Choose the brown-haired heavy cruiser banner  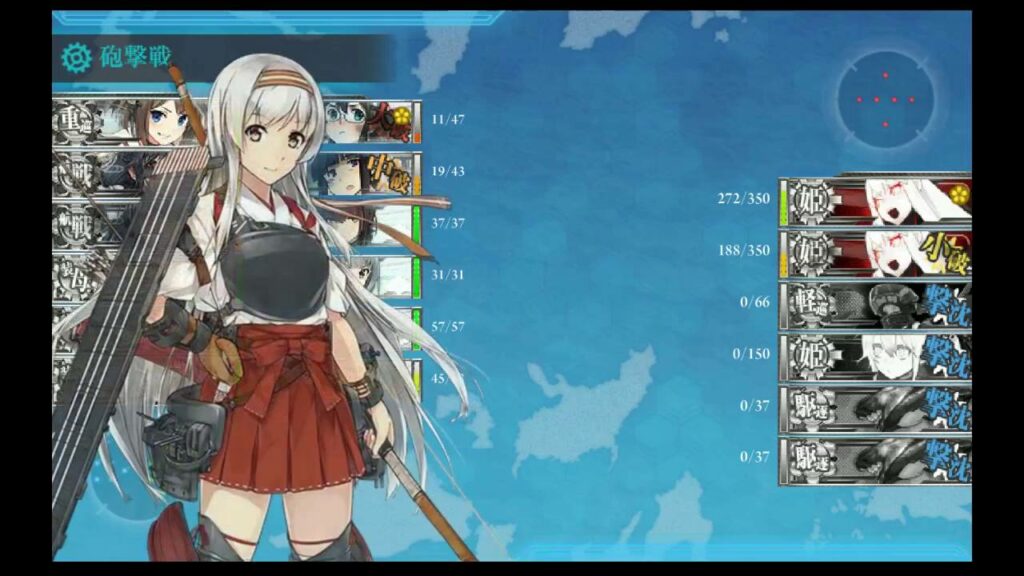tap(130, 122)
